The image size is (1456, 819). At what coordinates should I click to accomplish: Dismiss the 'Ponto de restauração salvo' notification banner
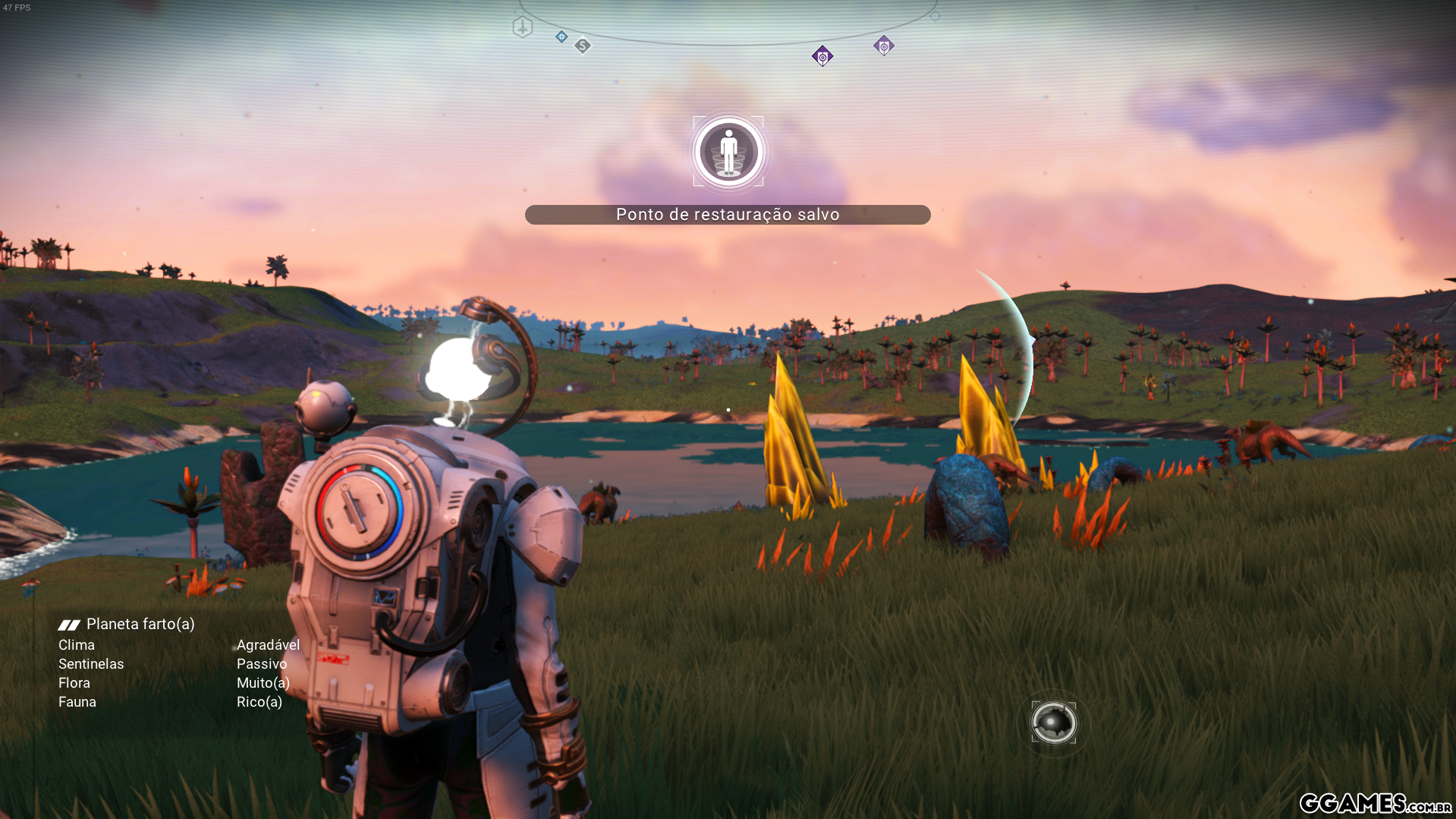click(728, 215)
